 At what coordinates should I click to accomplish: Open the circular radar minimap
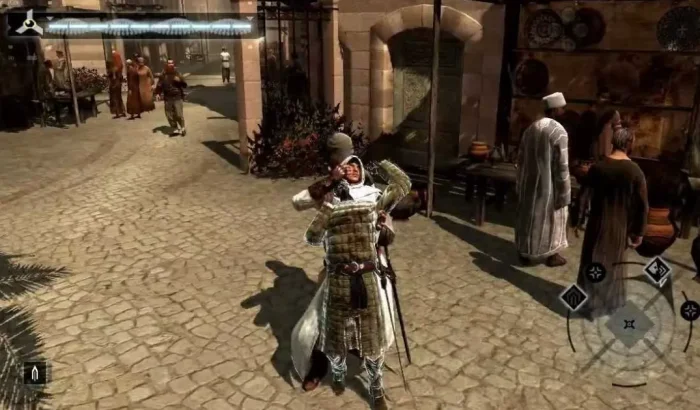click(x=628, y=325)
